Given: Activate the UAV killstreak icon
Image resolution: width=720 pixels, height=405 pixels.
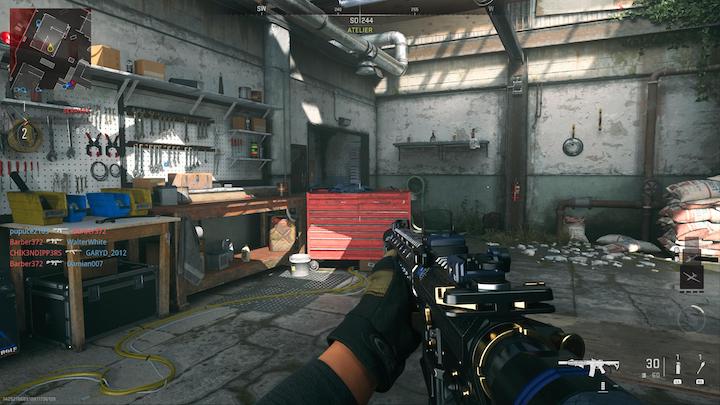Looking at the screenshot, I should pos(691,276).
